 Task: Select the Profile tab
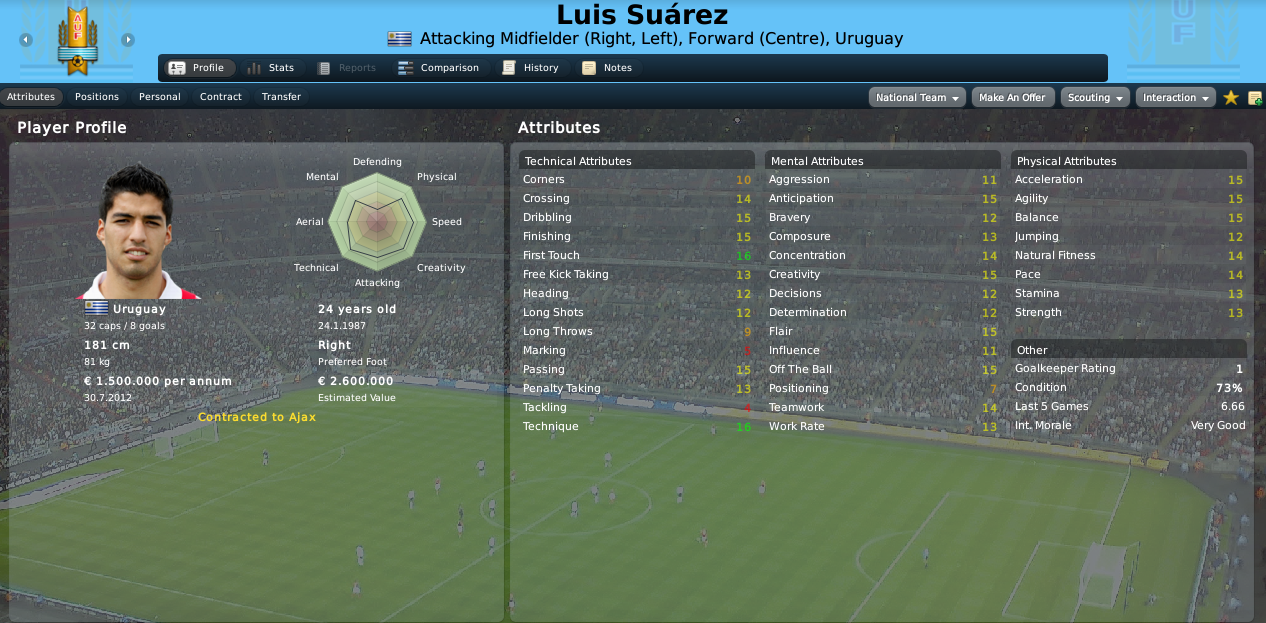(x=197, y=68)
